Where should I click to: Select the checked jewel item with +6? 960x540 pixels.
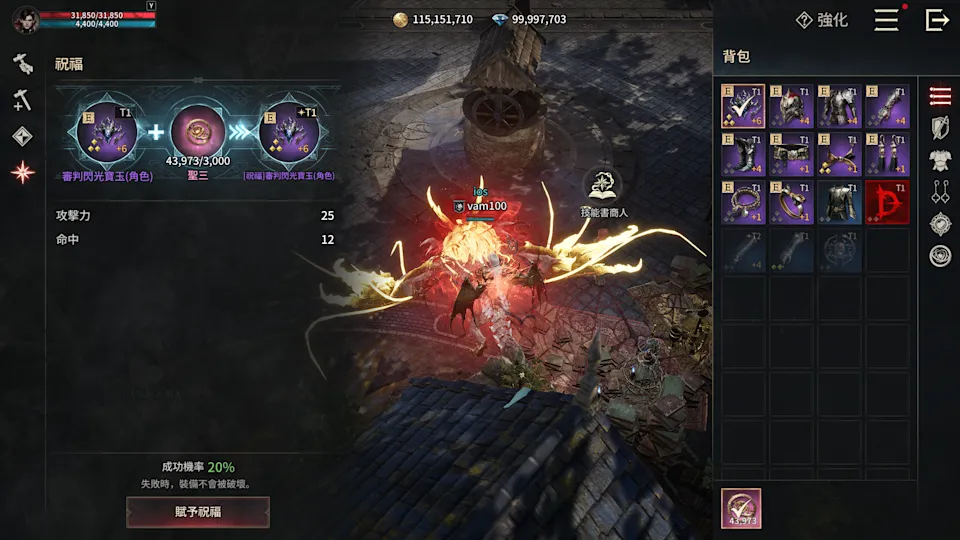(x=743, y=106)
